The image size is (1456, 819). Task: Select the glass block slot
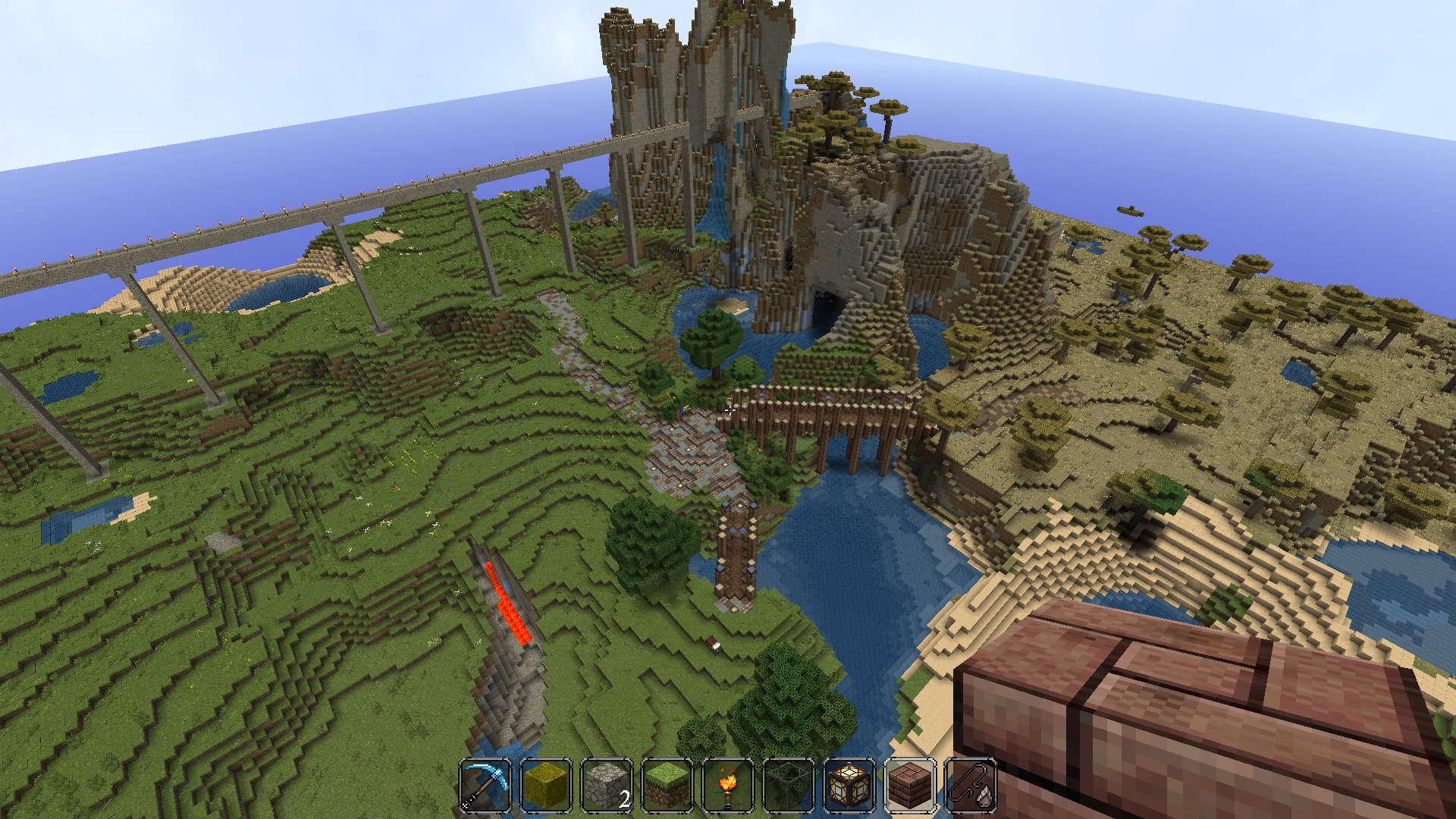[x=789, y=786]
